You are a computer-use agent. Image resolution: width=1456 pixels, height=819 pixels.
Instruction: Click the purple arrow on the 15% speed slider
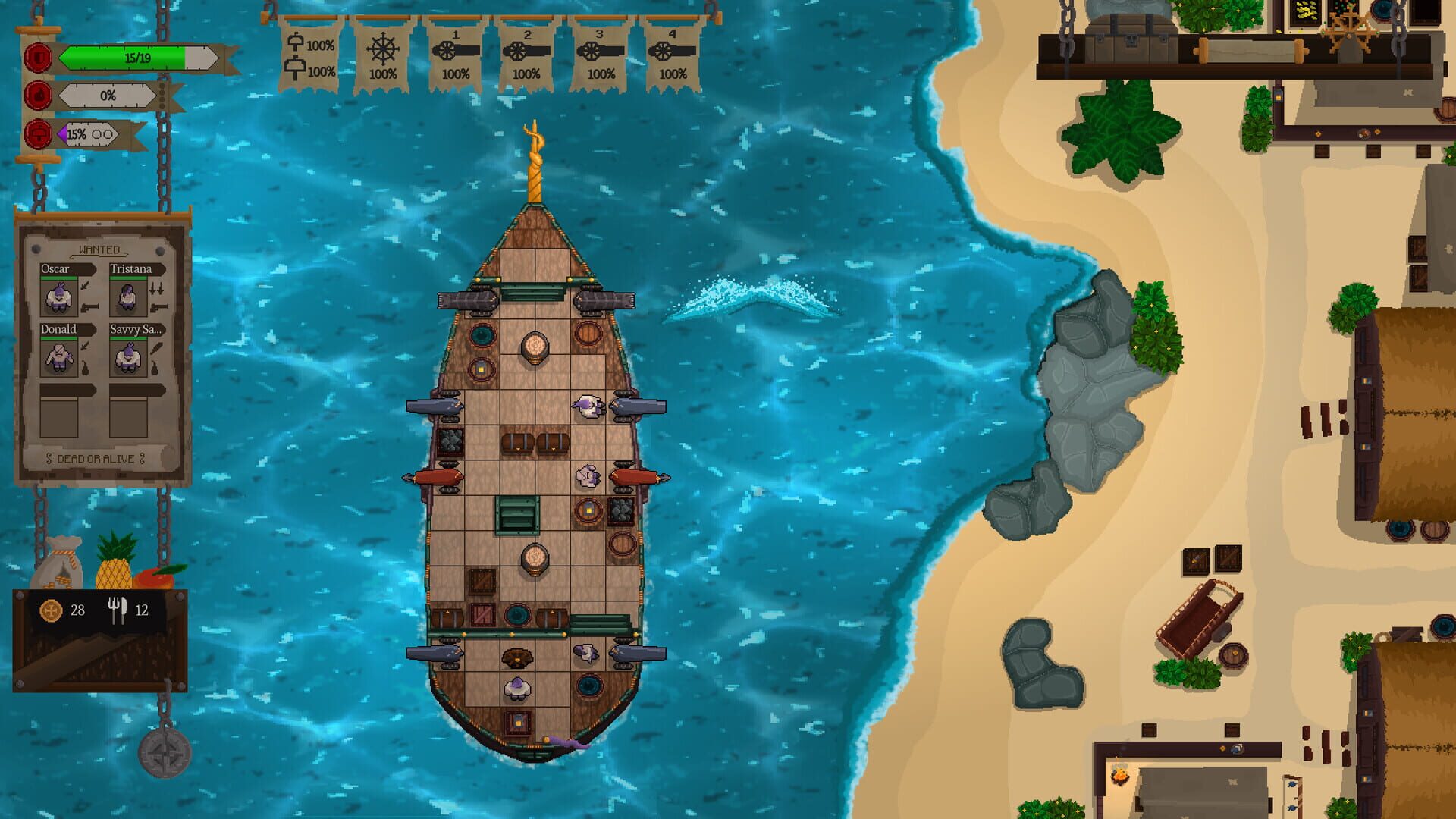pos(63,134)
